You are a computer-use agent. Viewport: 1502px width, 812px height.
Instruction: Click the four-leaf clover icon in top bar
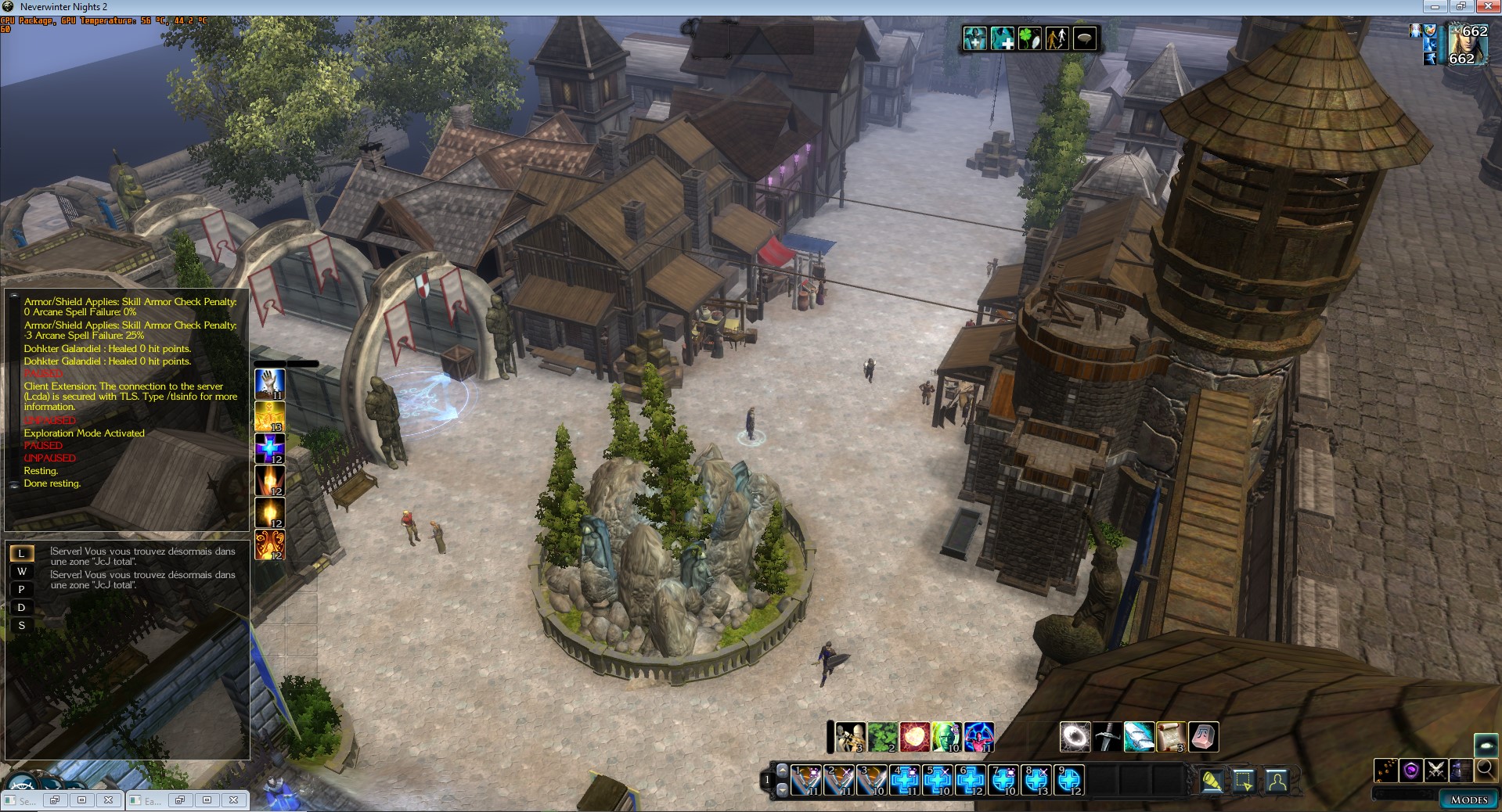tap(1029, 38)
